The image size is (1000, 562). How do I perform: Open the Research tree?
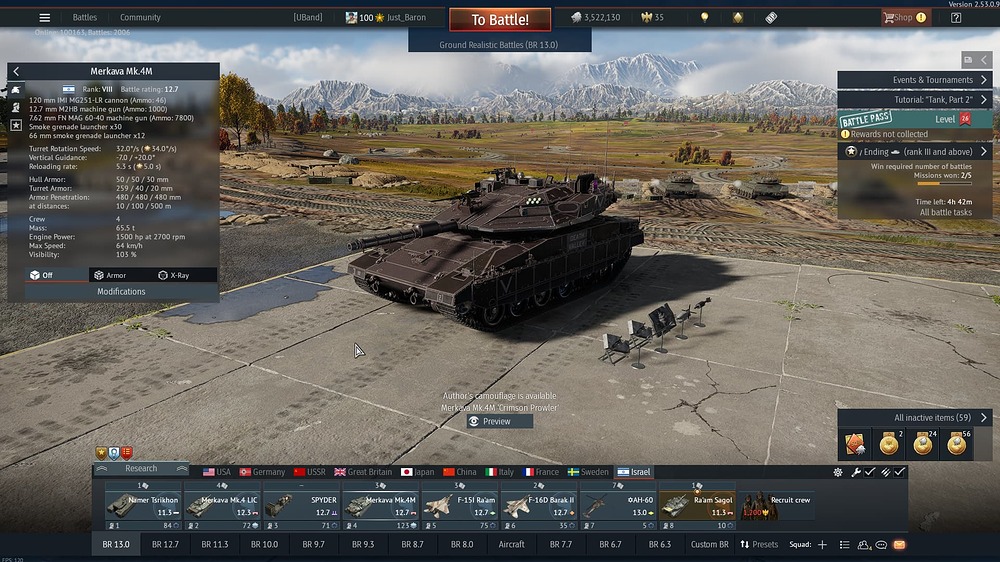[x=141, y=468]
